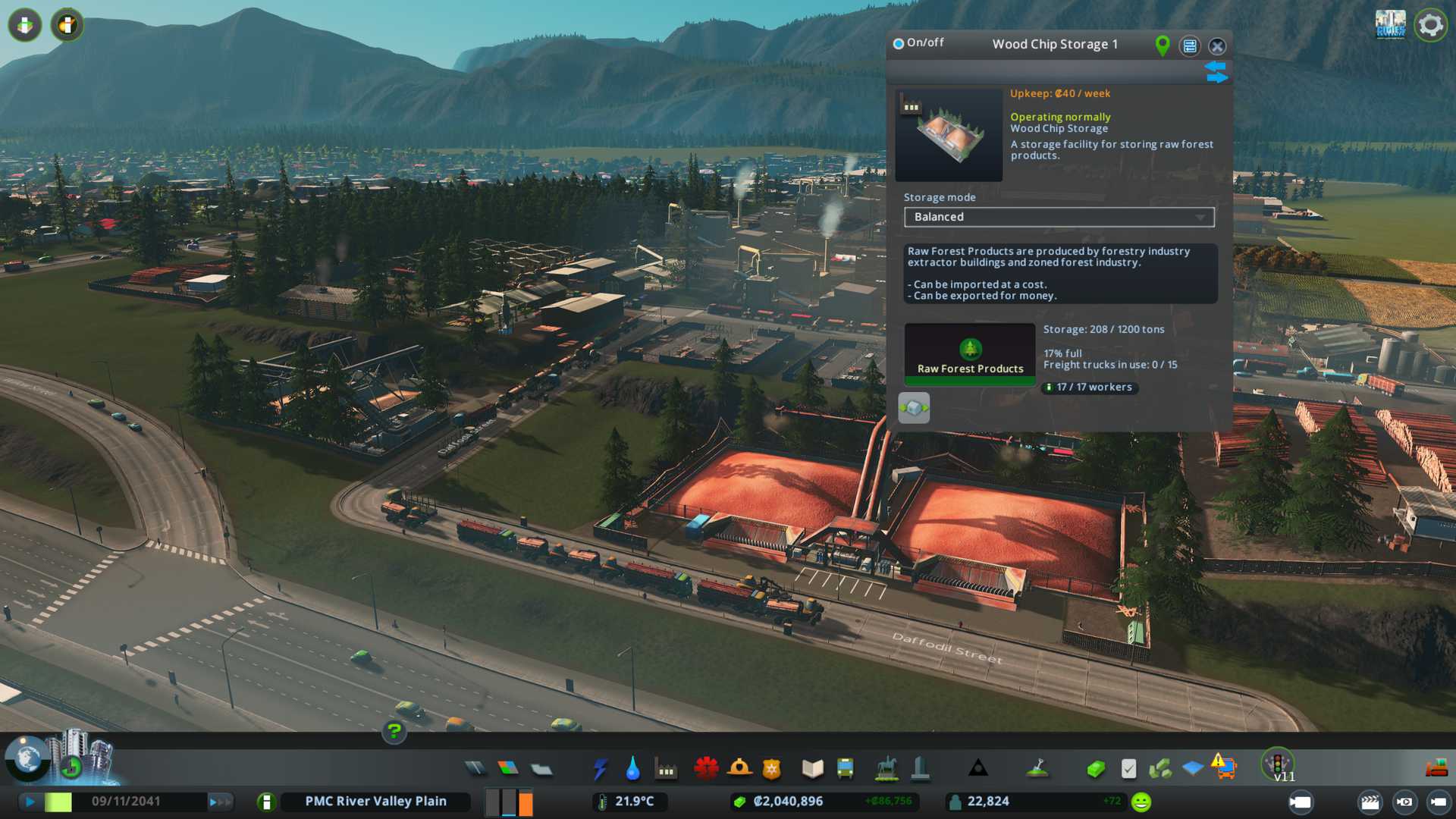Open the bulldozer tool

pyautogui.click(x=1436, y=769)
